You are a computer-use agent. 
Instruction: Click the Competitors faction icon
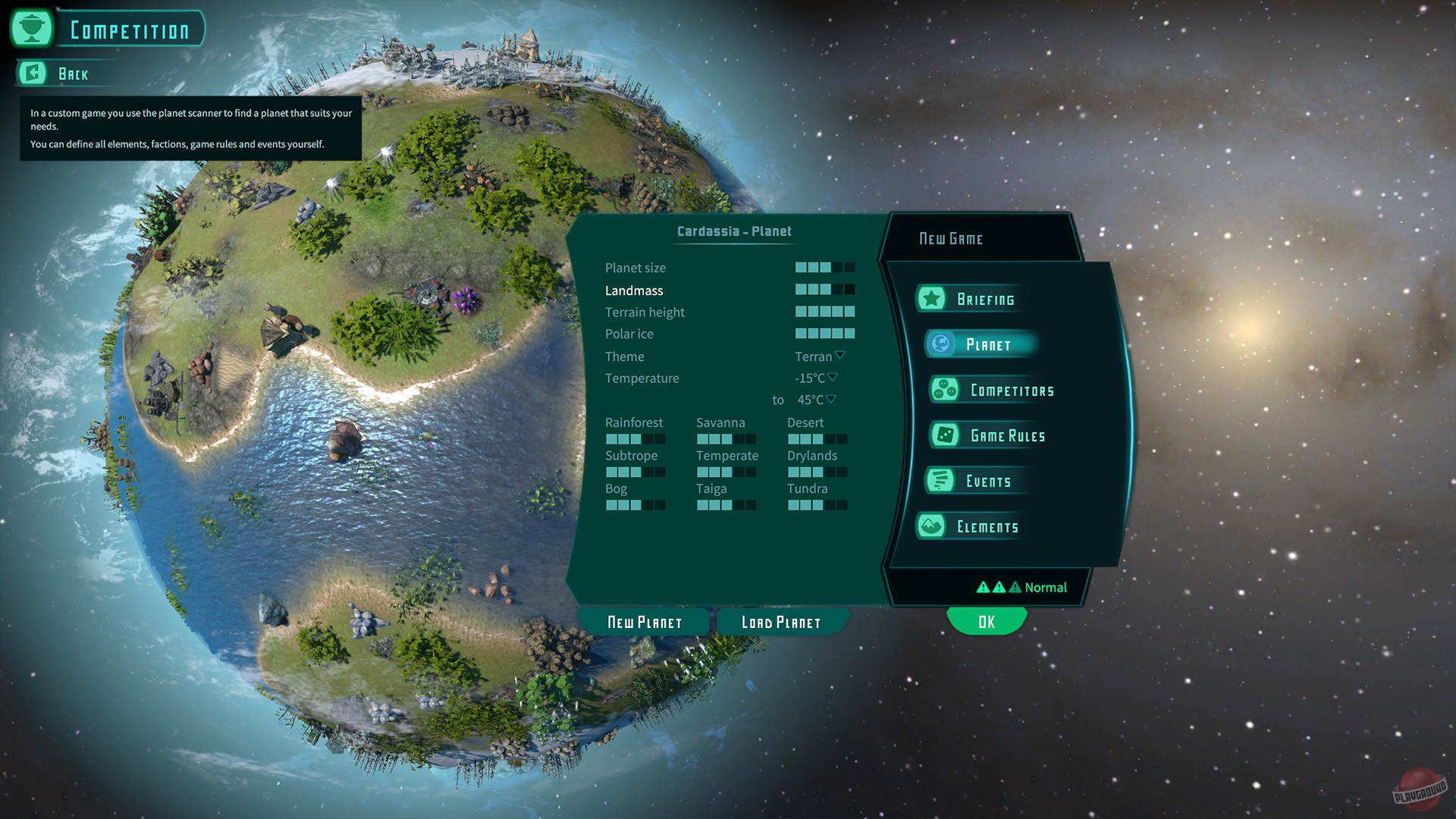point(946,389)
